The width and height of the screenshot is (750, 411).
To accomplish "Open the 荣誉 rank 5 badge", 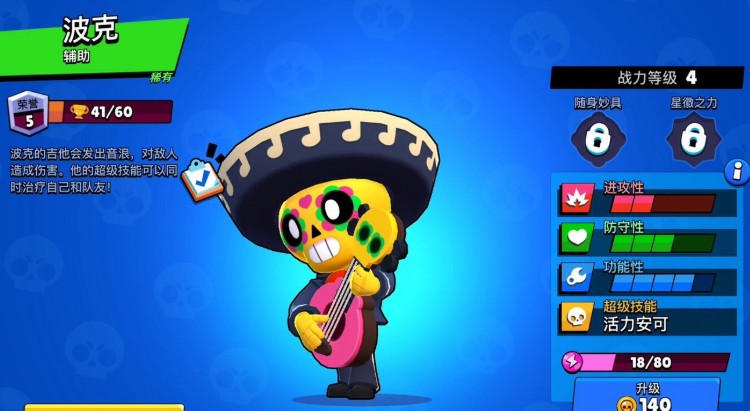I will (x=27, y=113).
